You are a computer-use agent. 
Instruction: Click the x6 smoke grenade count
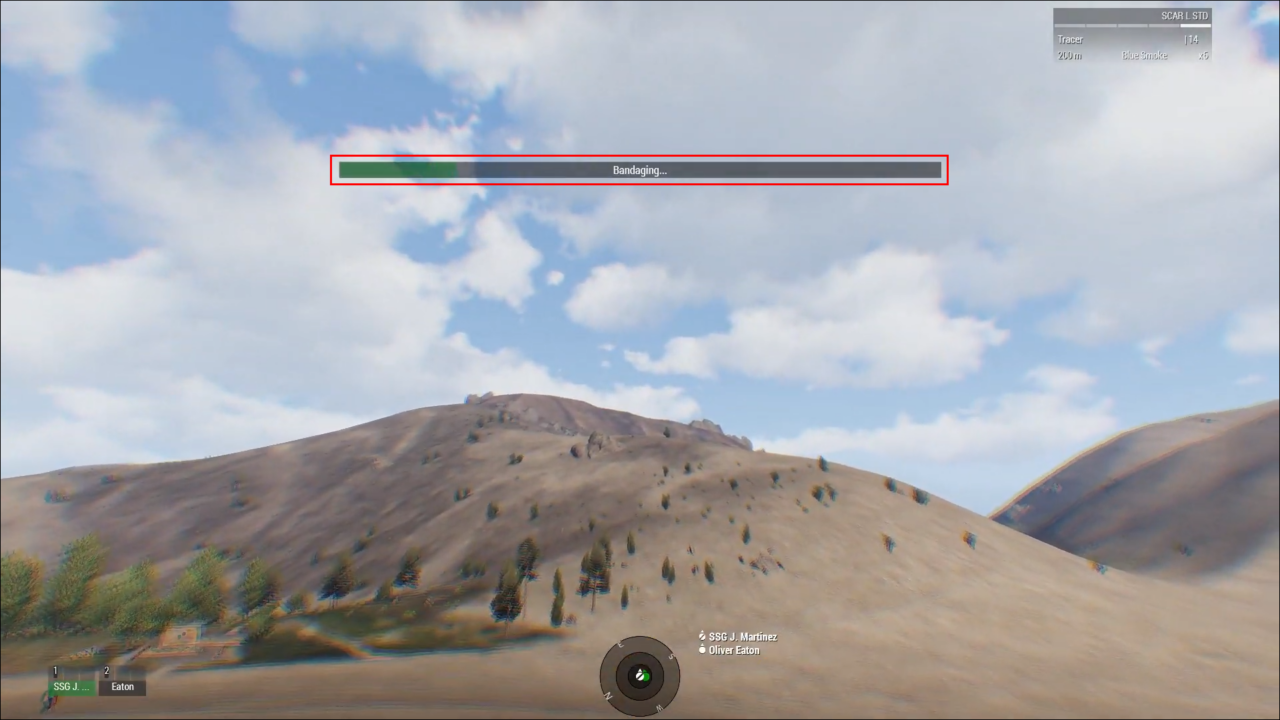[x=1203, y=55]
